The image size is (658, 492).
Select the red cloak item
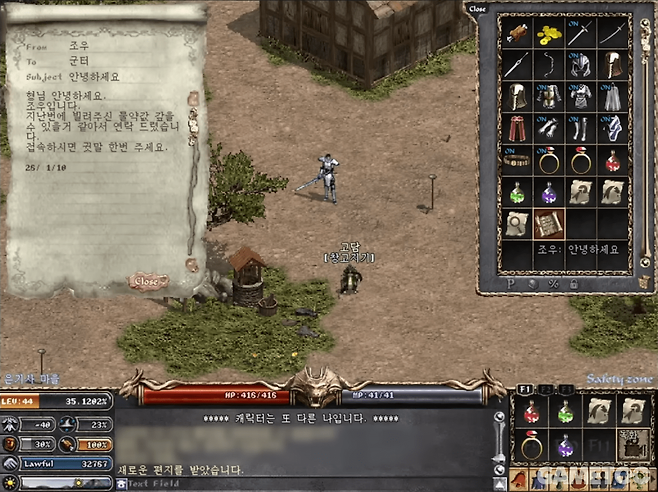pos(518,128)
